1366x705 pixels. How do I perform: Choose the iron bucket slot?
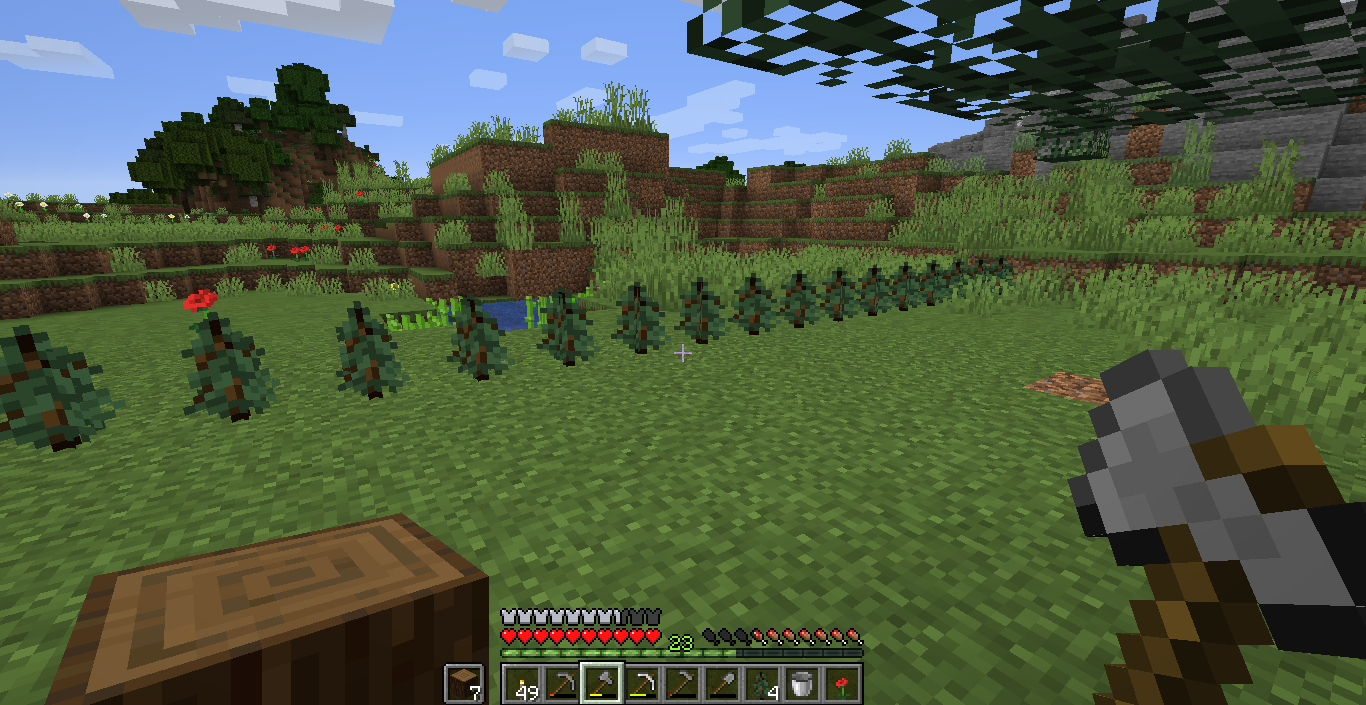pyautogui.click(x=802, y=684)
